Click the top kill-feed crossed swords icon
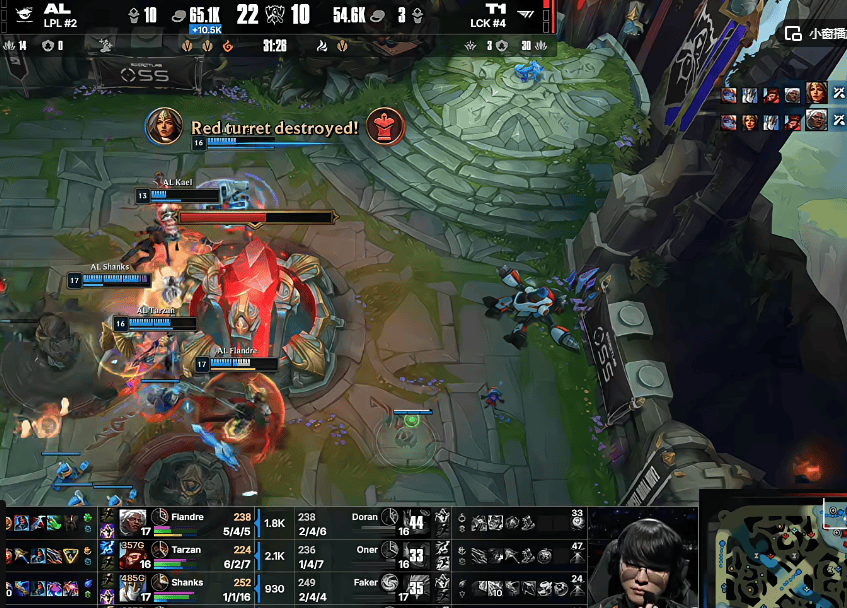 (838, 94)
